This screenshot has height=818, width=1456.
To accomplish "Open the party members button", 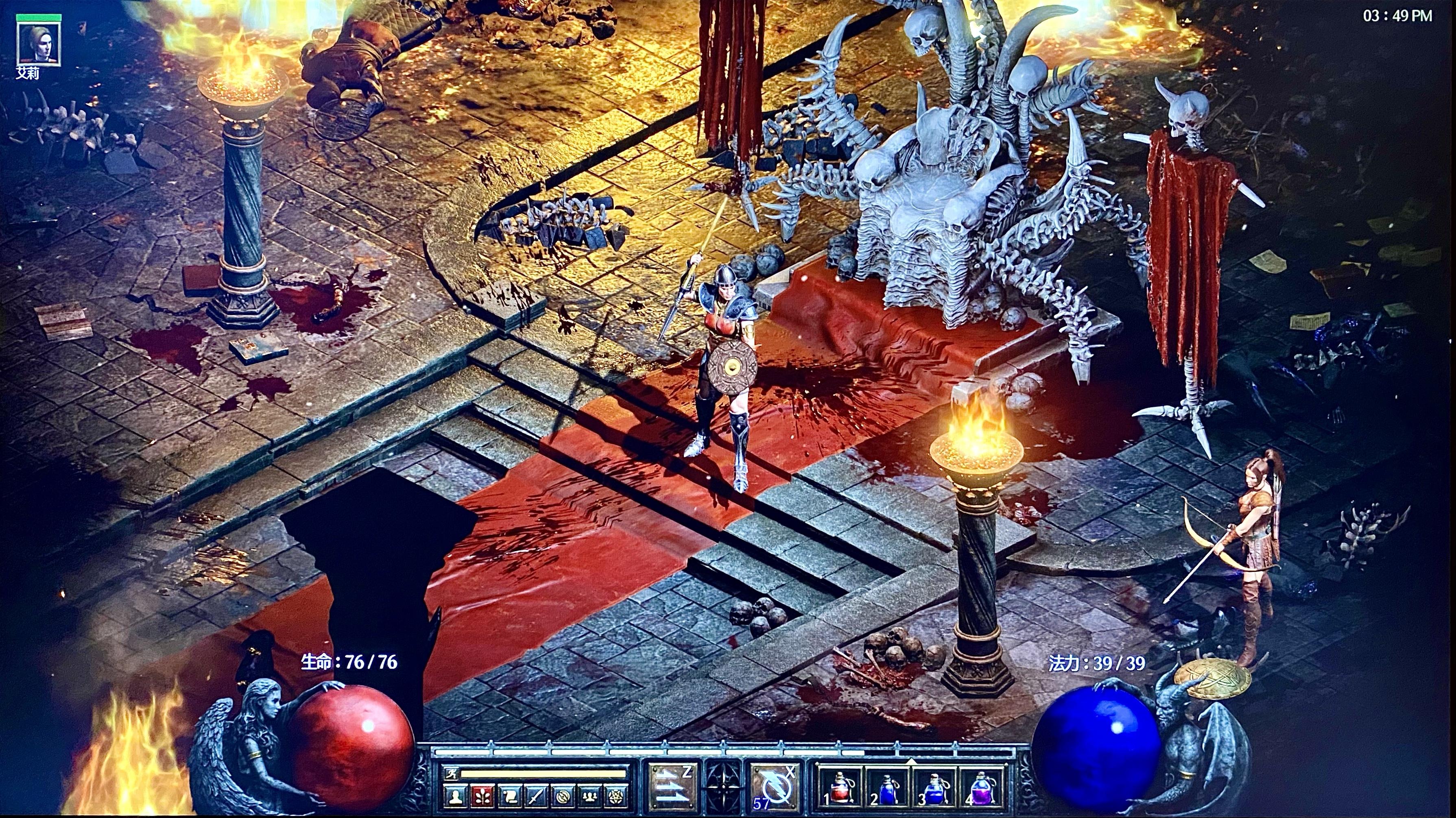I will pos(590,797).
